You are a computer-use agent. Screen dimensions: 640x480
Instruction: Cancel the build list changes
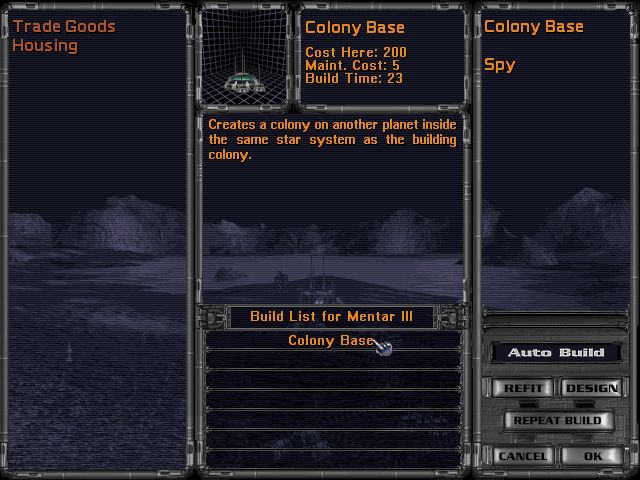522,456
